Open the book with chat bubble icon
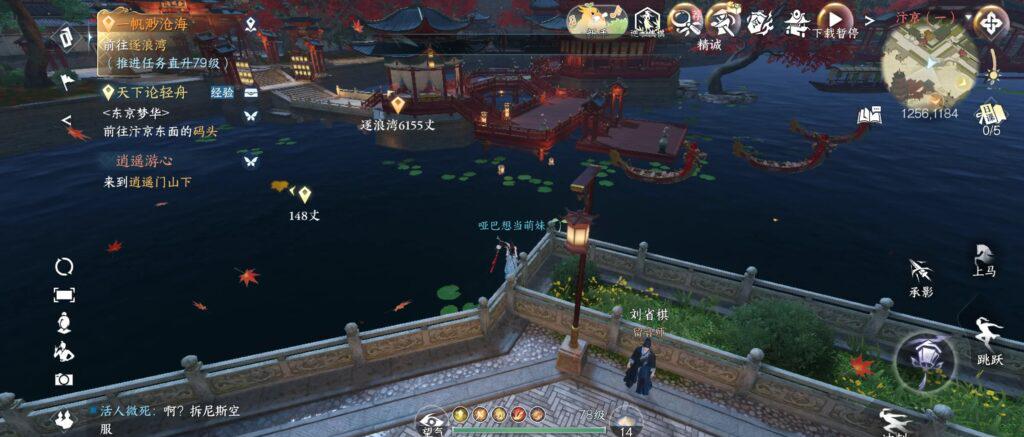The image size is (1024, 437). [869, 116]
